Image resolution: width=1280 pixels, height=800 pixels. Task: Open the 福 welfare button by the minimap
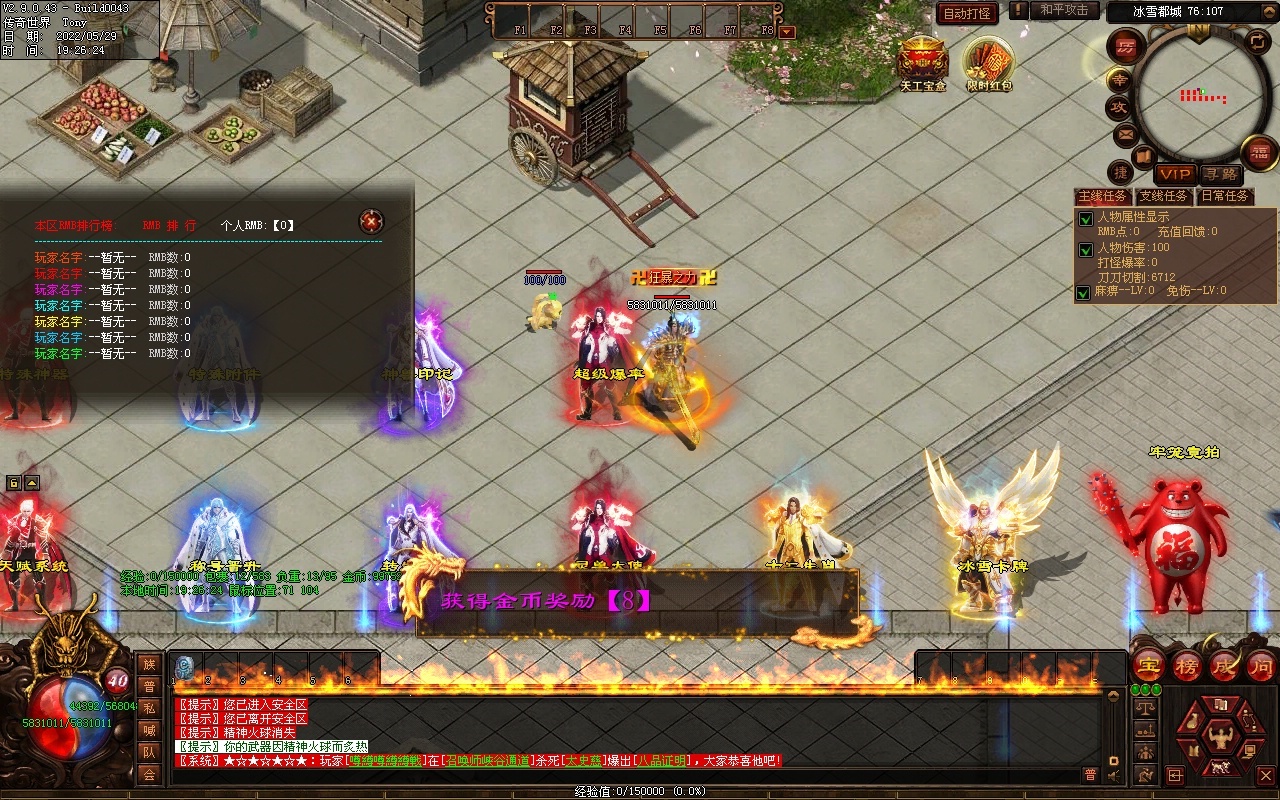pyautogui.click(x=1259, y=152)
